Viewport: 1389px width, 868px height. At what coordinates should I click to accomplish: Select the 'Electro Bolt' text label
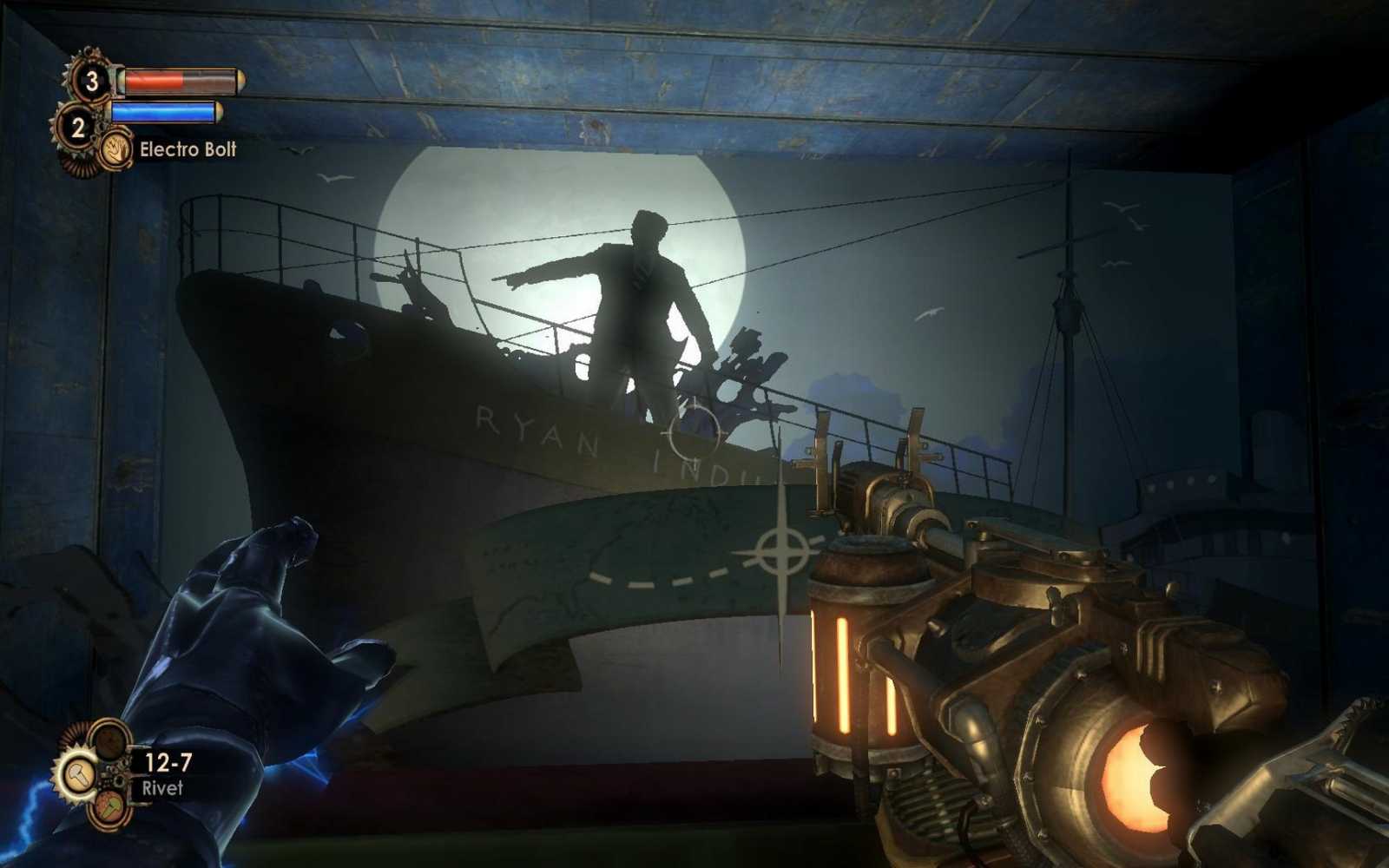(188, 150)
